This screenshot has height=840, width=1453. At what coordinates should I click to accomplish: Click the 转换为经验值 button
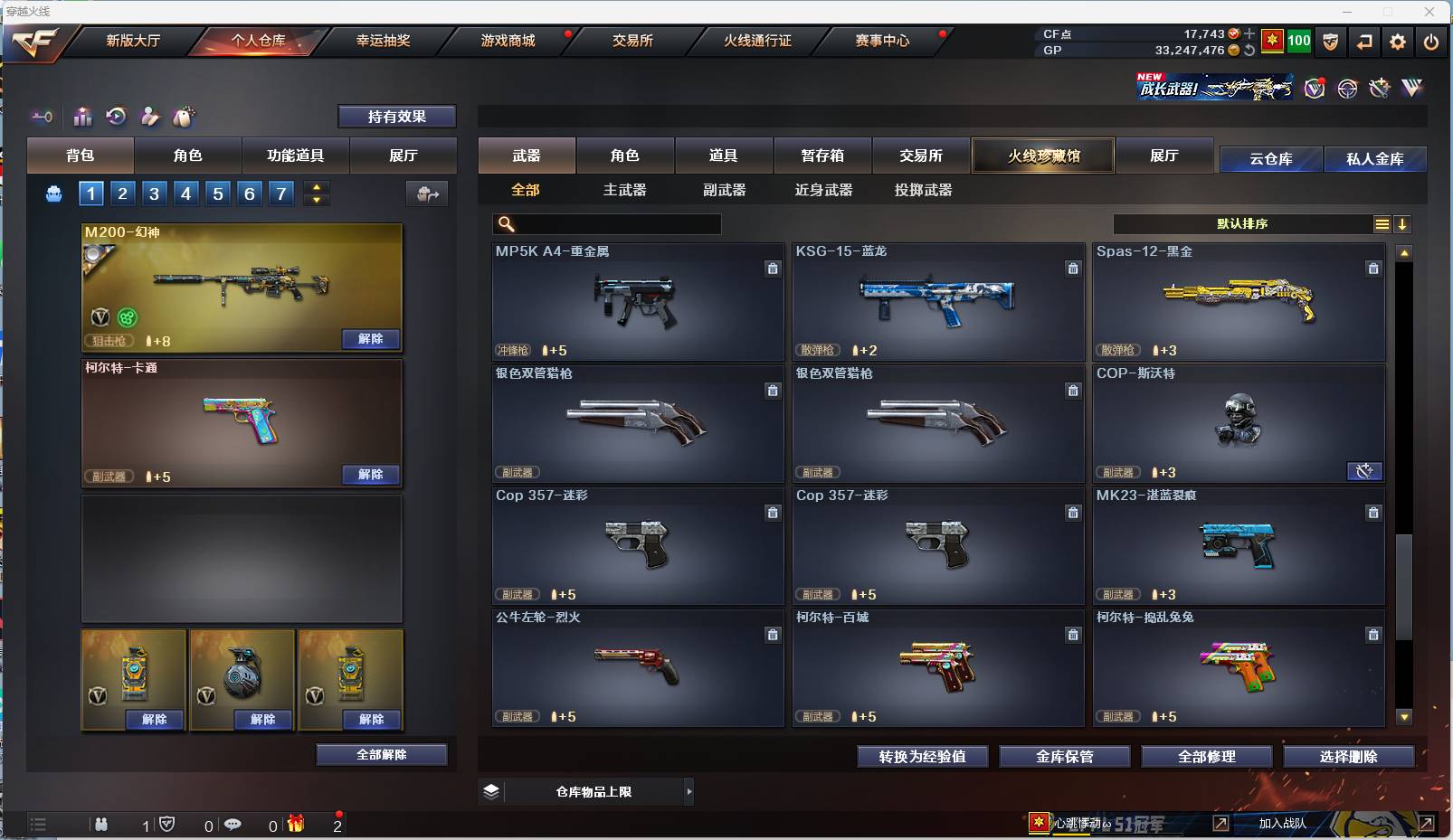pyautogui.click(x=922, y=756)
